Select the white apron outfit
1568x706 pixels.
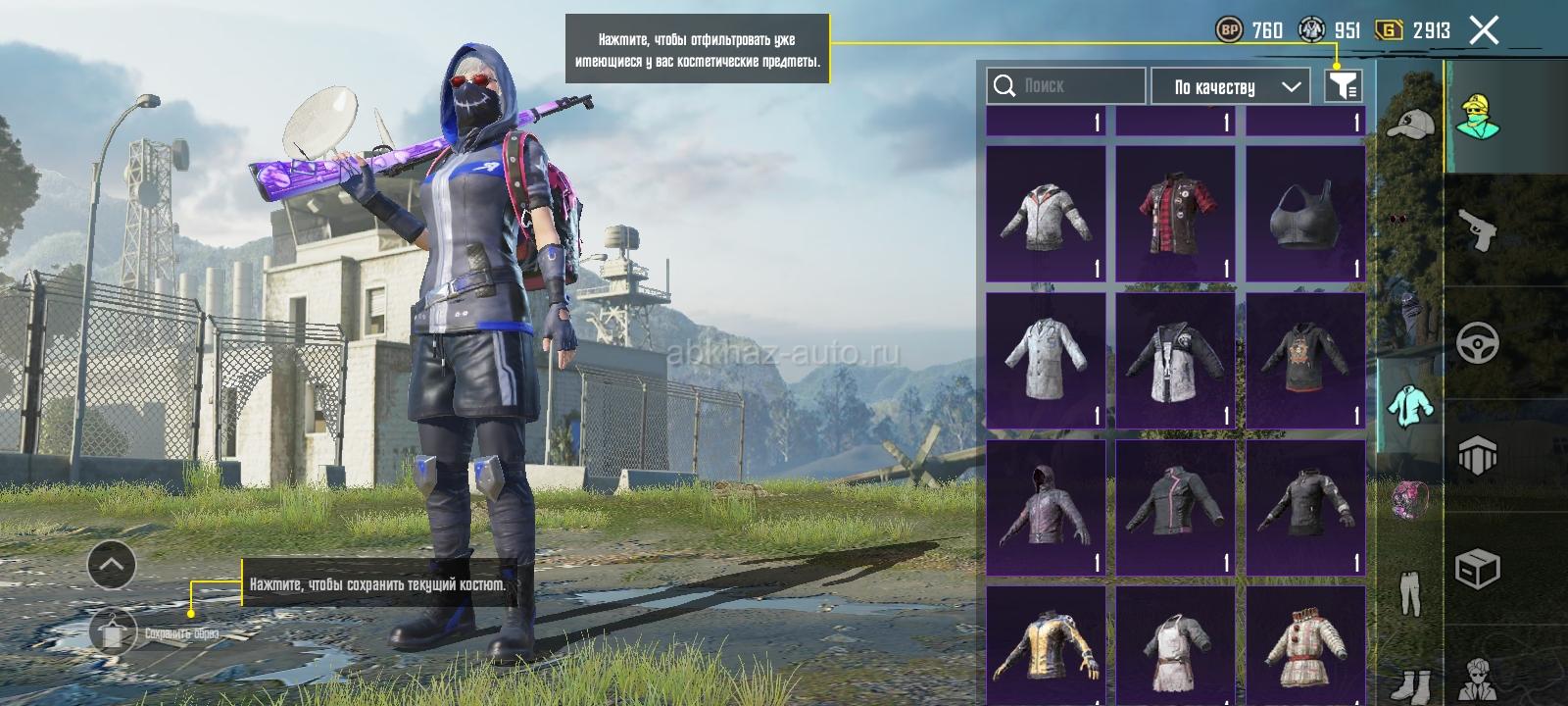pos(1176,645)
